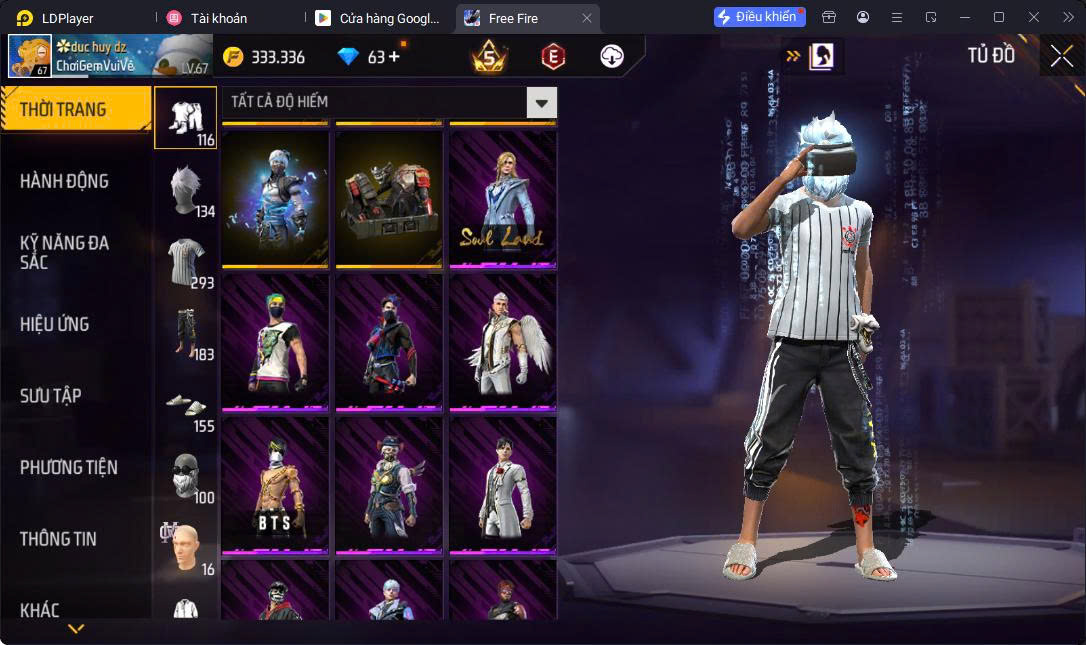The height and width of the screenshot is (645, 1086).
Task: Open the rarity filter dropdown
Action: point(541,102)
